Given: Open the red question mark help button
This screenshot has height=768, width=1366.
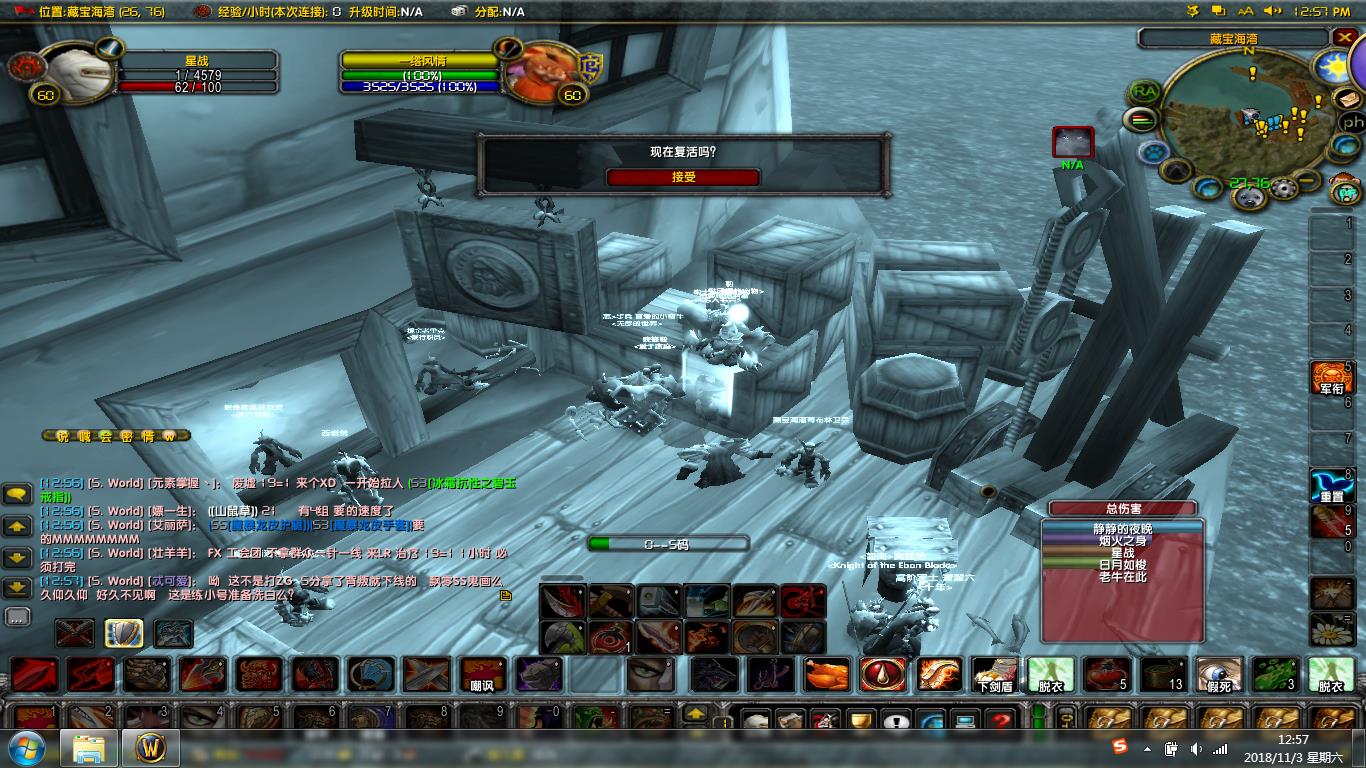Looking at the screenshot, I should coord(1000,721).
